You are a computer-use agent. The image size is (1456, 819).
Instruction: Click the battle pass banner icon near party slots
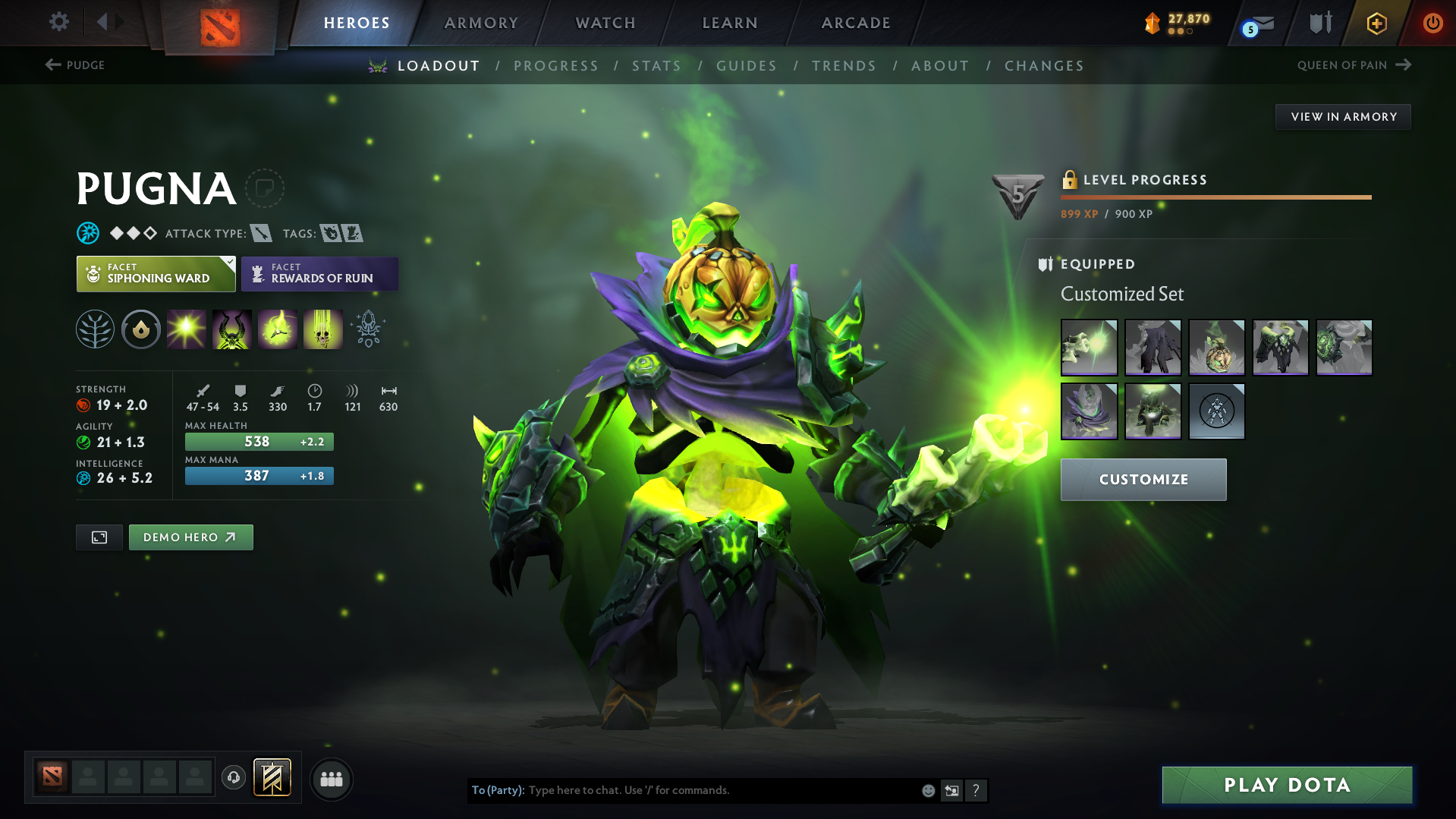click(271, 778)
